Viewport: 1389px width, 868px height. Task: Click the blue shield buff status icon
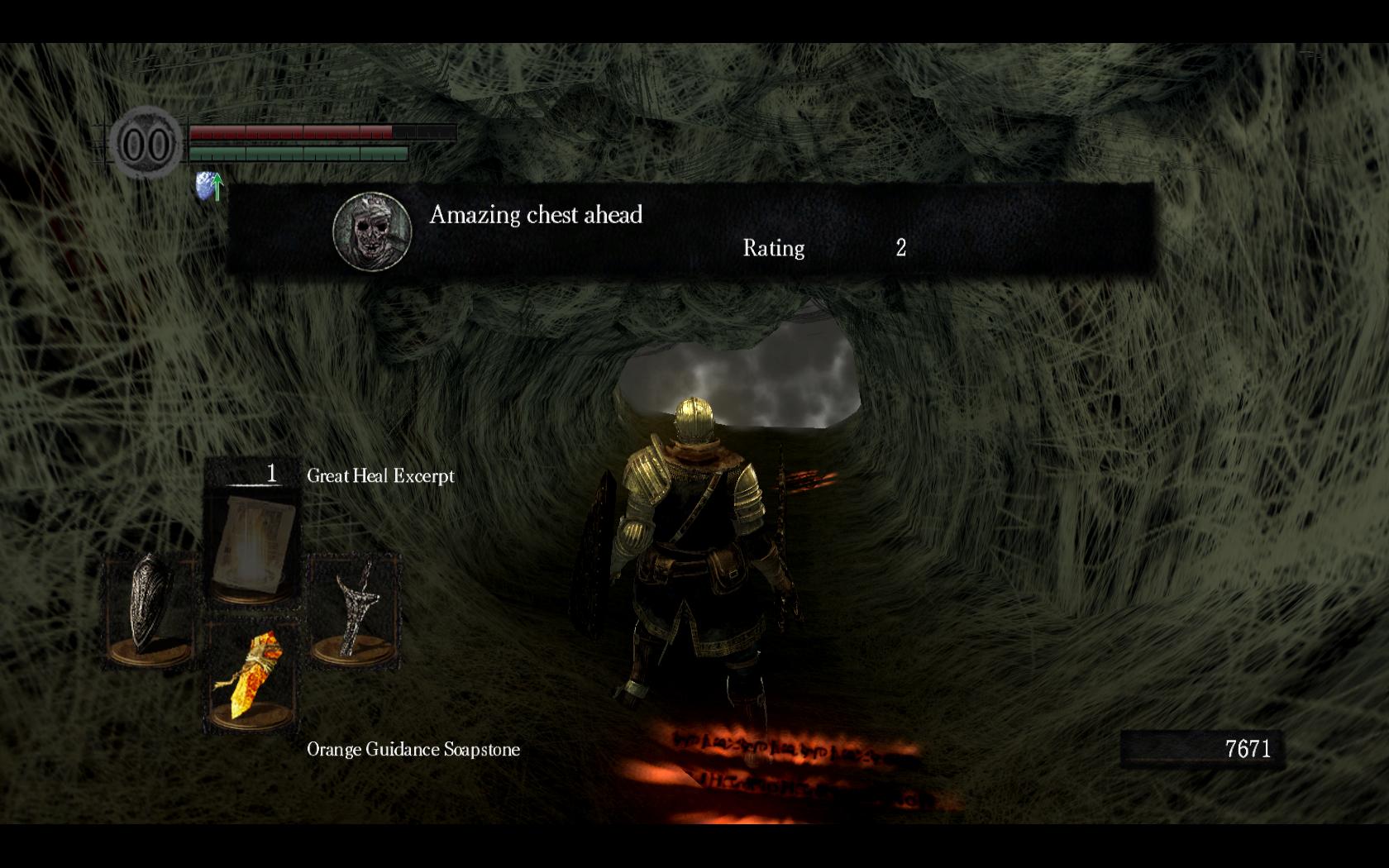(209, 187)
